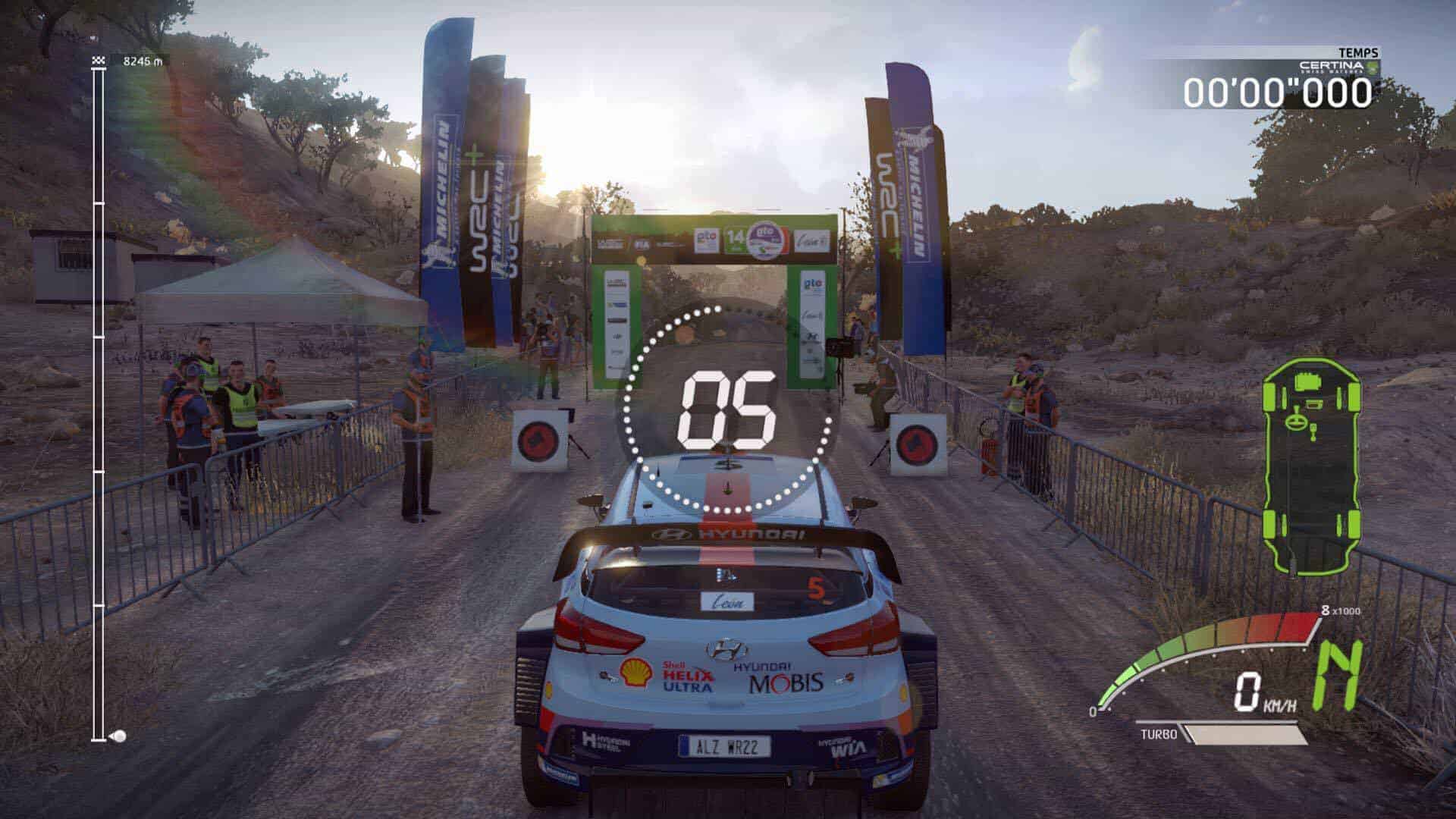
Task: Click the green car damage diagram
Action: [x=1311, y=466]
